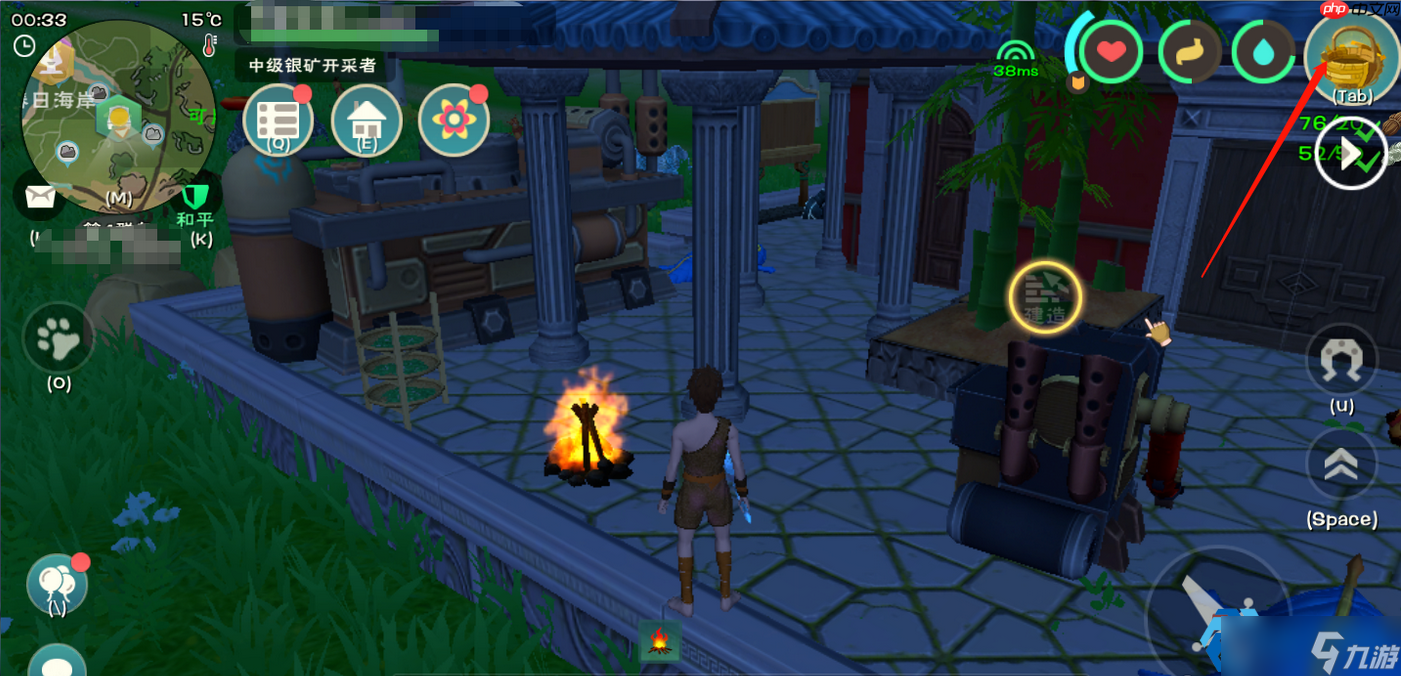This screenshot has width=1401, height=676.
Task: Open the circular minimap
Action: [118, 118]
